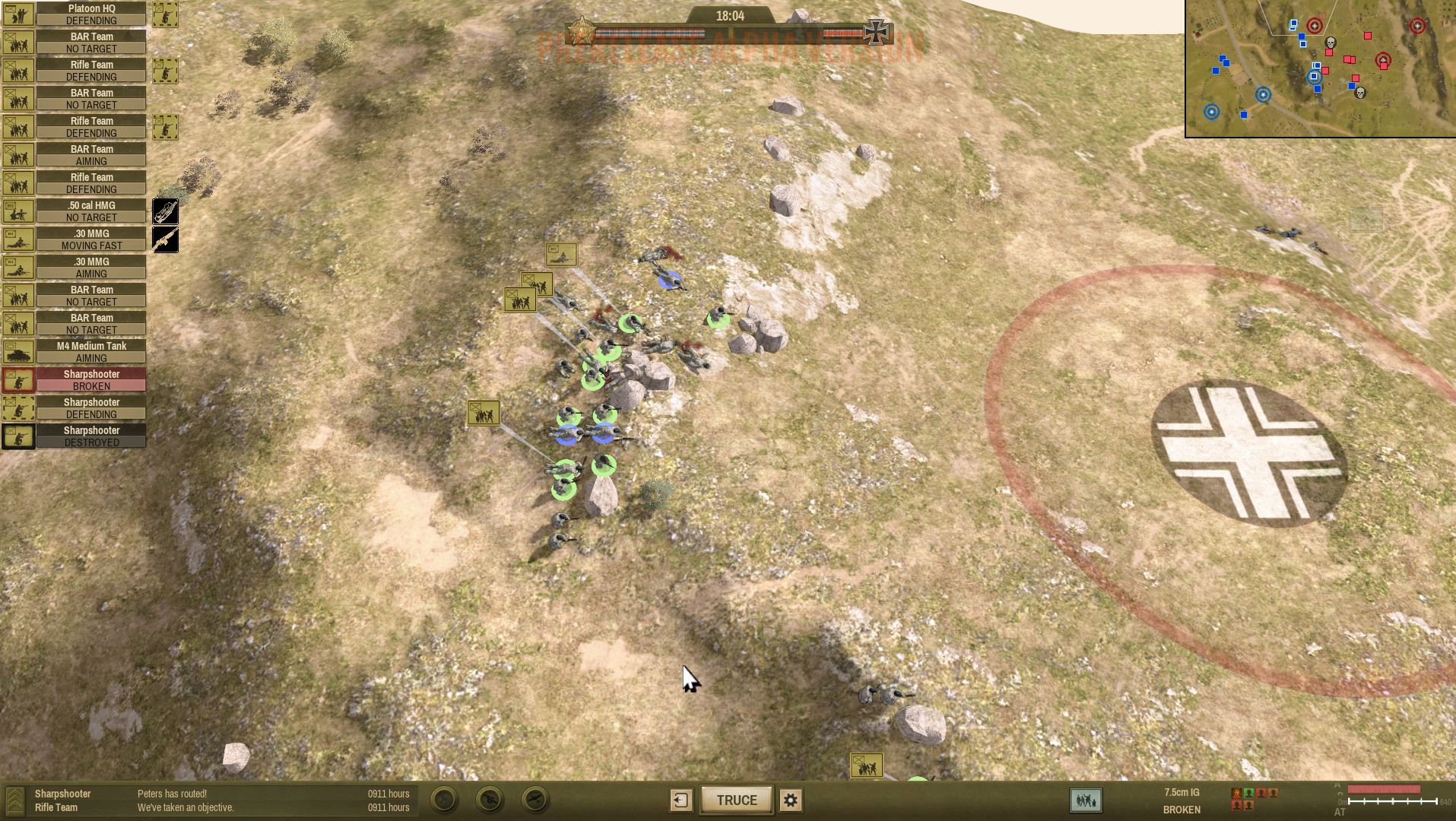This screenshot has height=821, width=1456.
Task: Click the 'We've taken an objective' message
Action: [186, 807]
